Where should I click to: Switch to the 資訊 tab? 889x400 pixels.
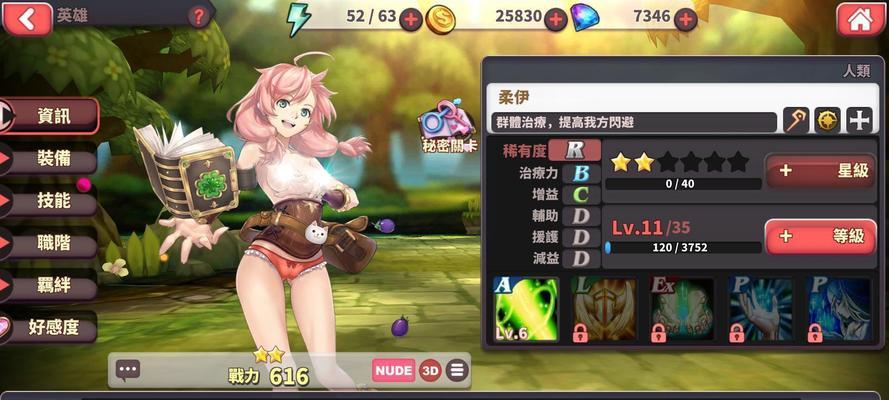[x=52, y=116]
